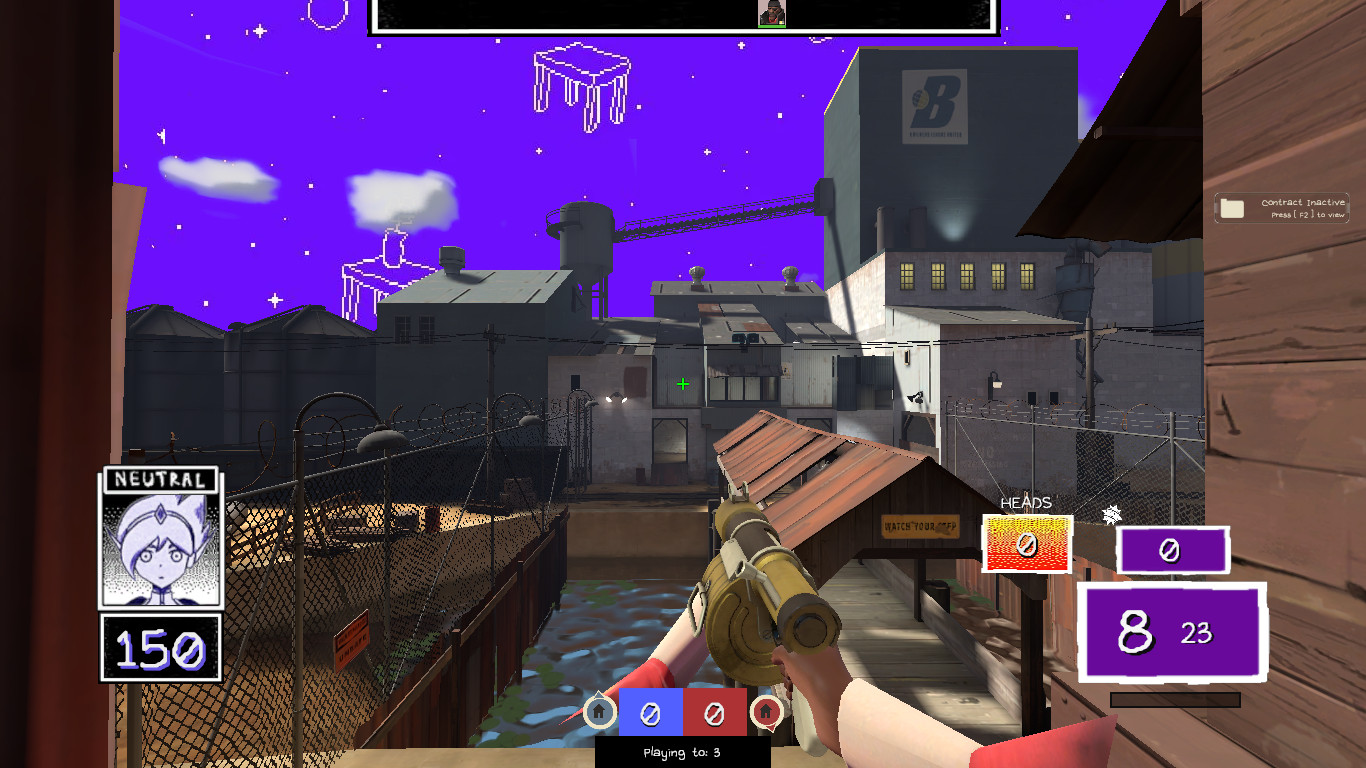This screenshot has width=1366, height=768.
Task: Expand the kill feed banner at the top
Action: point(684,18)
